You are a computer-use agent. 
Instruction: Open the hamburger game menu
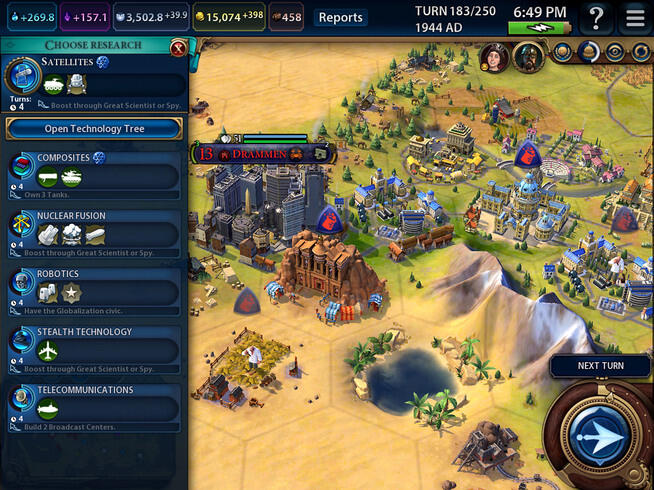pyautogui.click(x=634, y=17)
